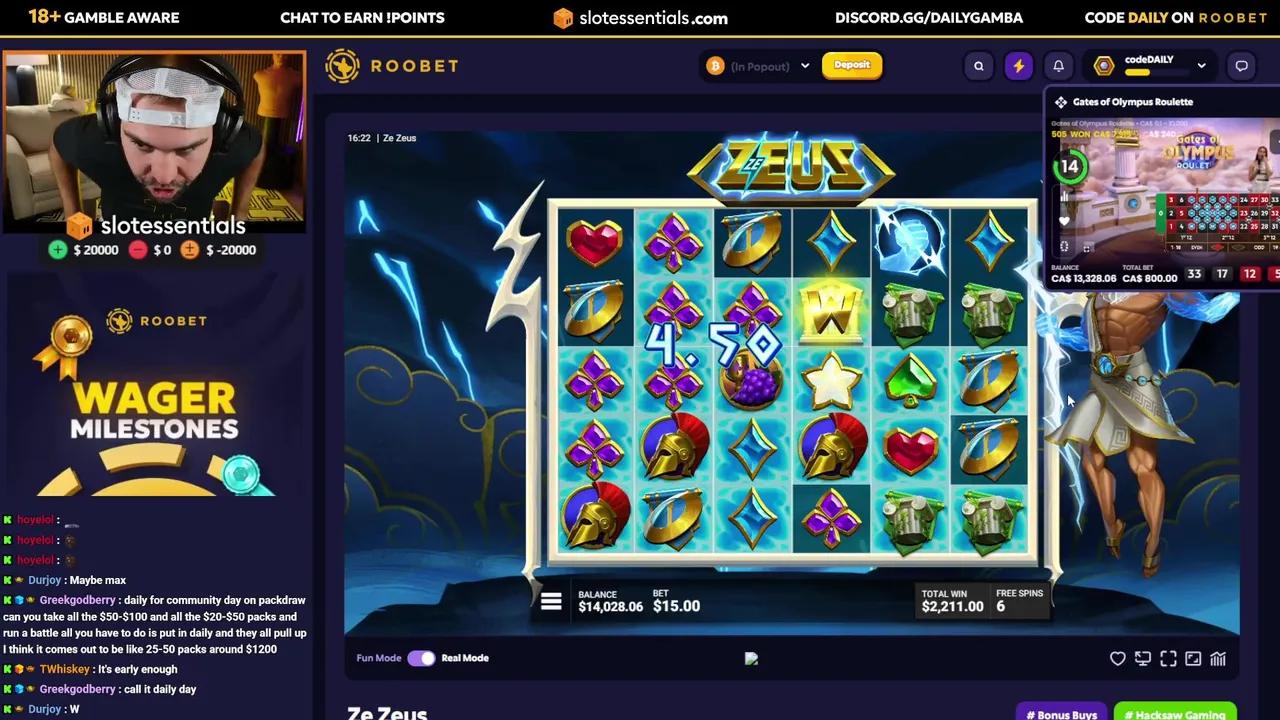Open live game stats with the chart icon
Image resolution: width=1280 pixels, height=720 pixels.
(x=1217, y=658)
